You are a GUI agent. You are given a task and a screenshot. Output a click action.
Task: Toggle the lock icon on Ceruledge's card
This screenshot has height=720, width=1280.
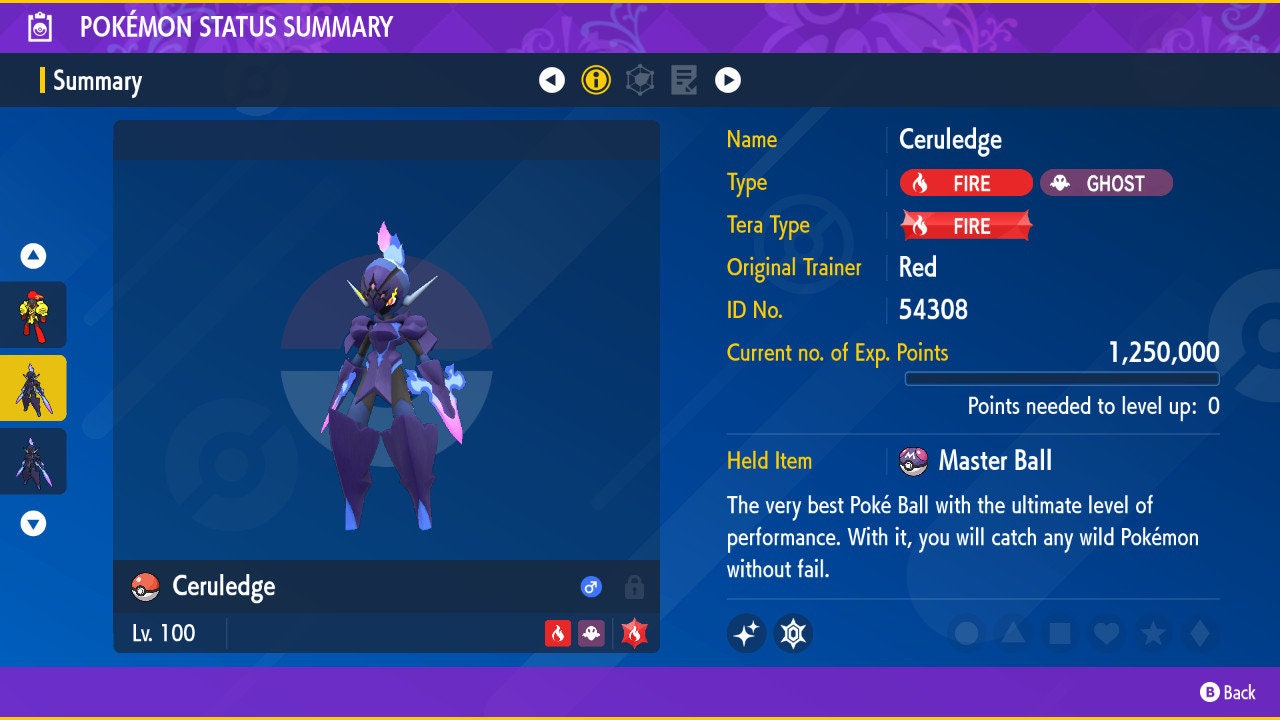pyautogui.click(x=633, y=587)
